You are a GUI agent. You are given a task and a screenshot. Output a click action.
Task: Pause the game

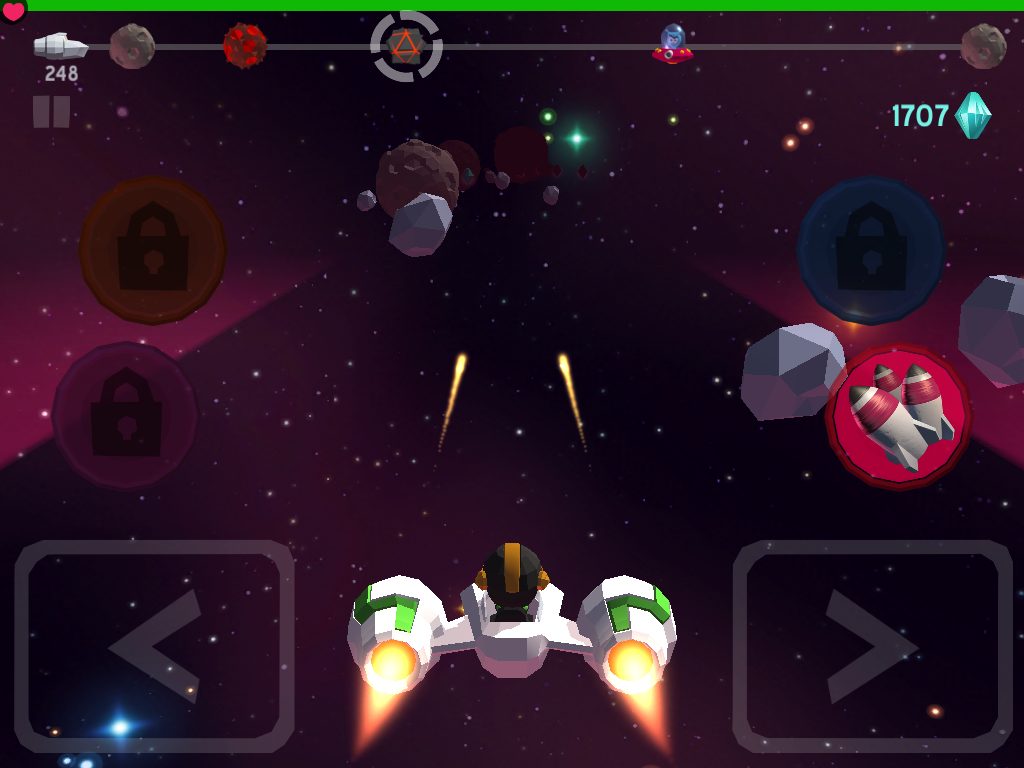pos(51,111)
